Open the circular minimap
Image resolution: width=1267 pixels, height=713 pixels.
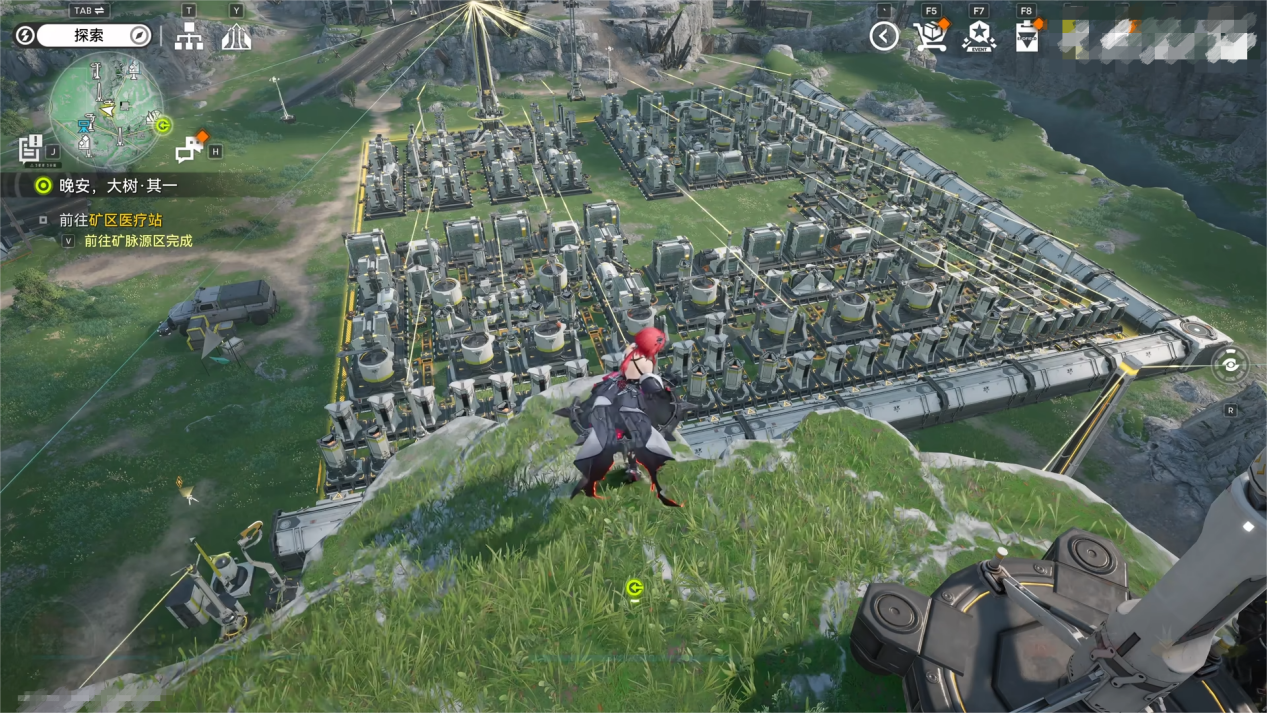click(105, 110)
